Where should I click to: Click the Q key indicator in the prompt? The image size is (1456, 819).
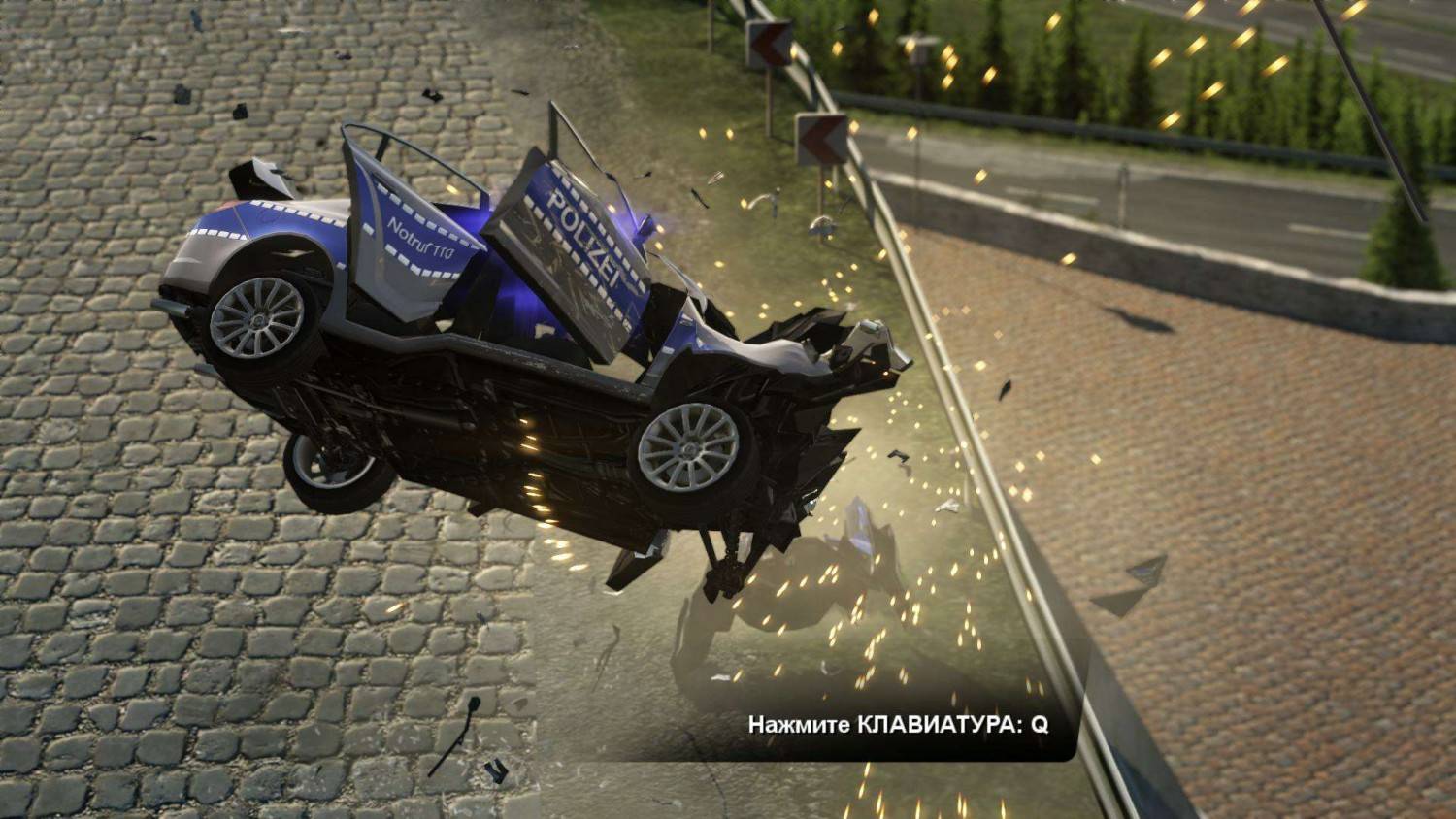(x=1039, y=725)
